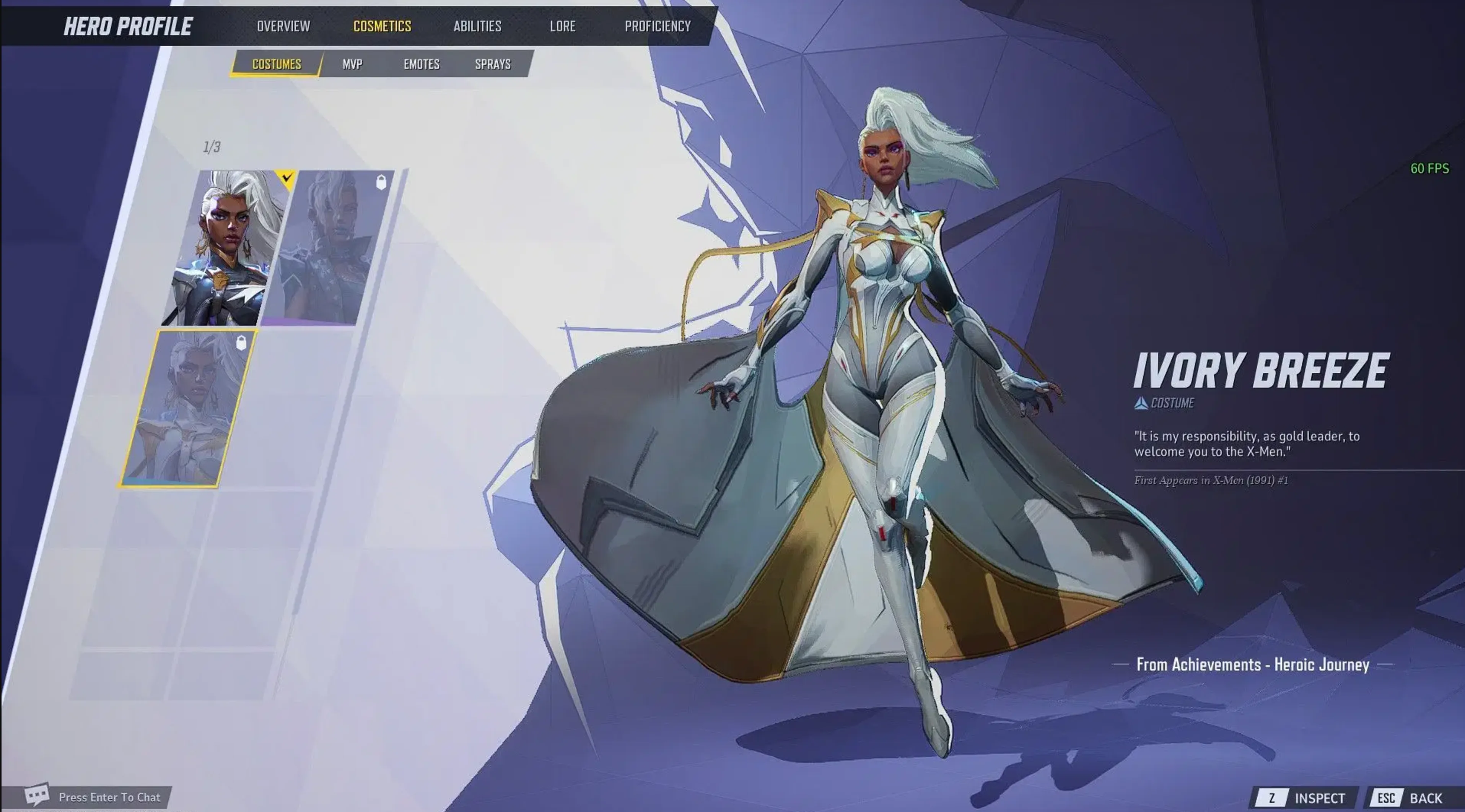This screenshot has width=1465, height=812.
Task: Open the Proficiency tab
Action: click(x=658, y=26)
